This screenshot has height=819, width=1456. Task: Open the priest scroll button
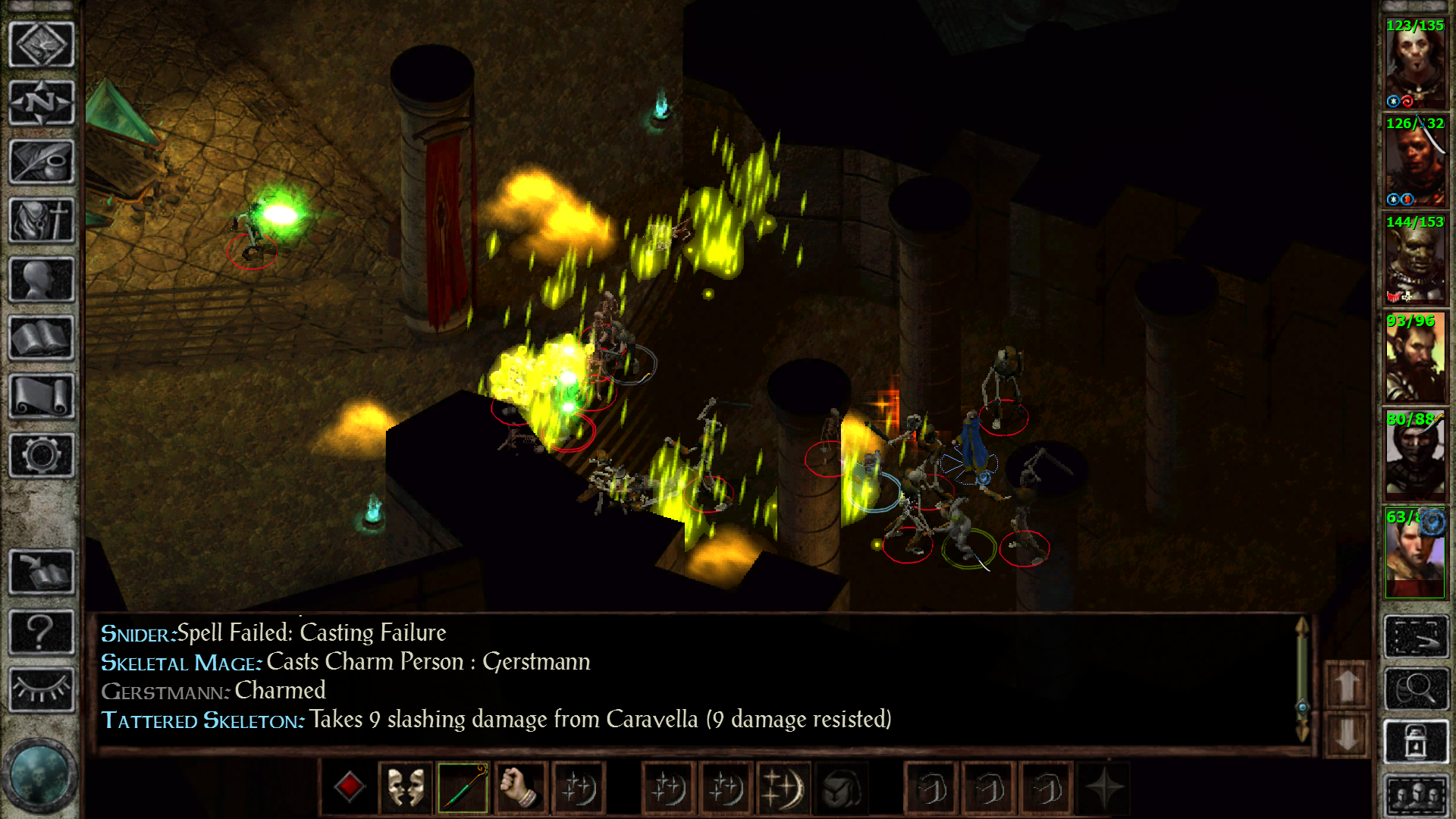tap(41, 397)
